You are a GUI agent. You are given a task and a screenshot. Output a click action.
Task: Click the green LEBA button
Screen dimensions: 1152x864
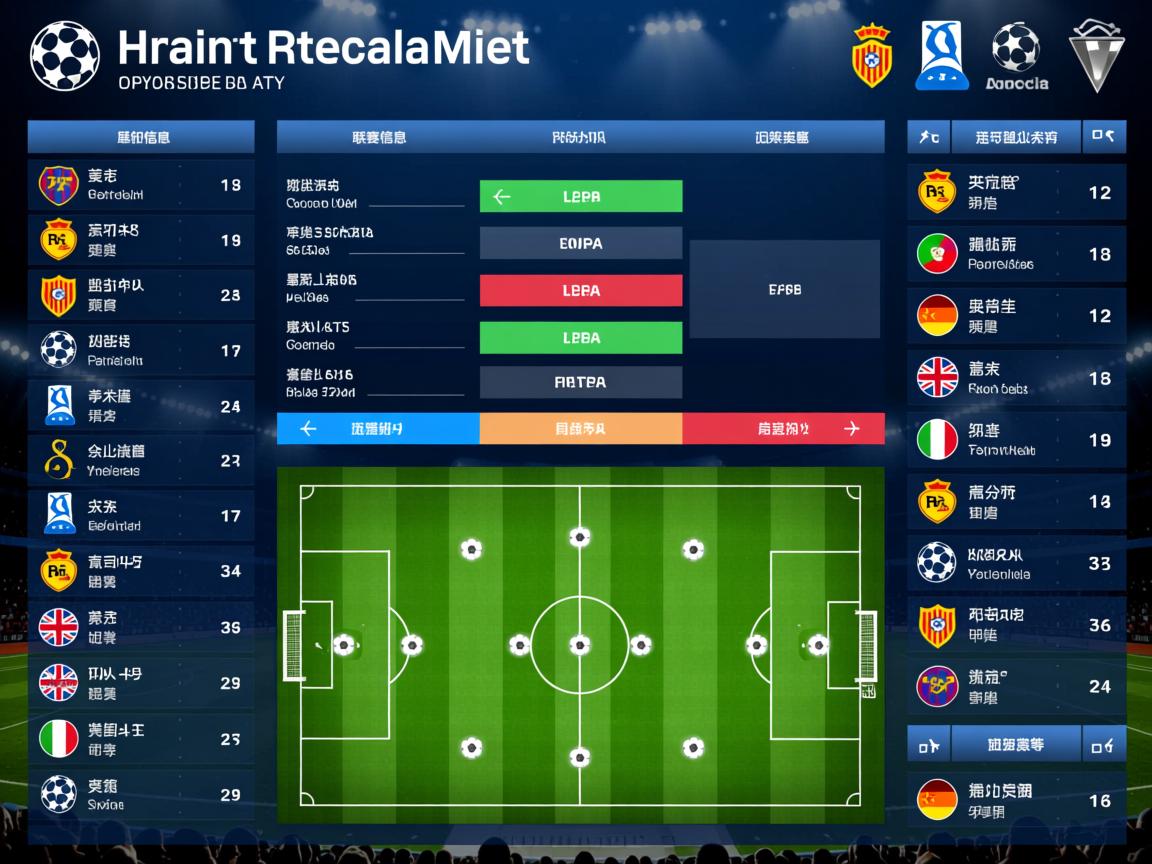click(581, 338)
